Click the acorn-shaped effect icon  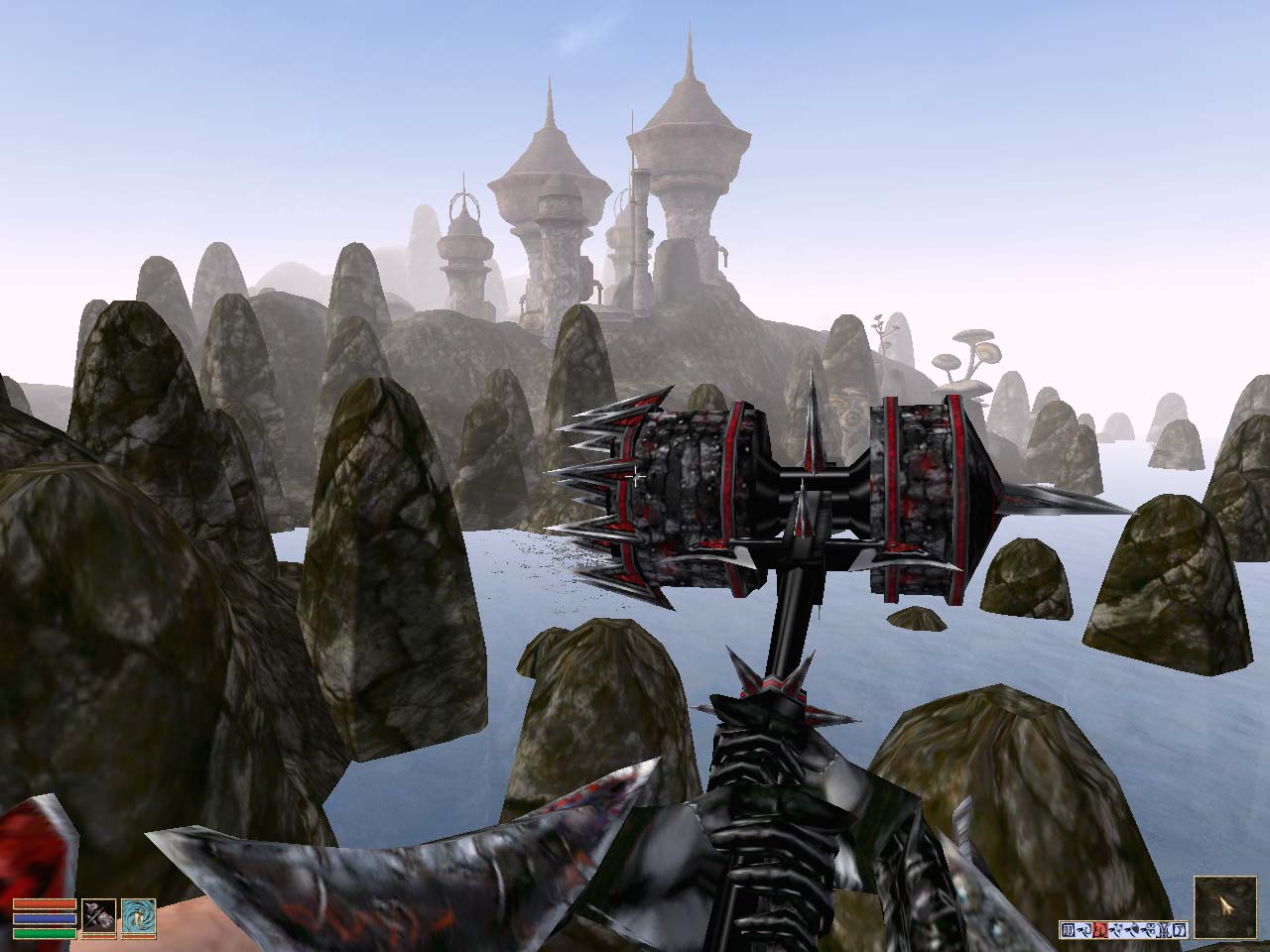[x=1134, y=929]
